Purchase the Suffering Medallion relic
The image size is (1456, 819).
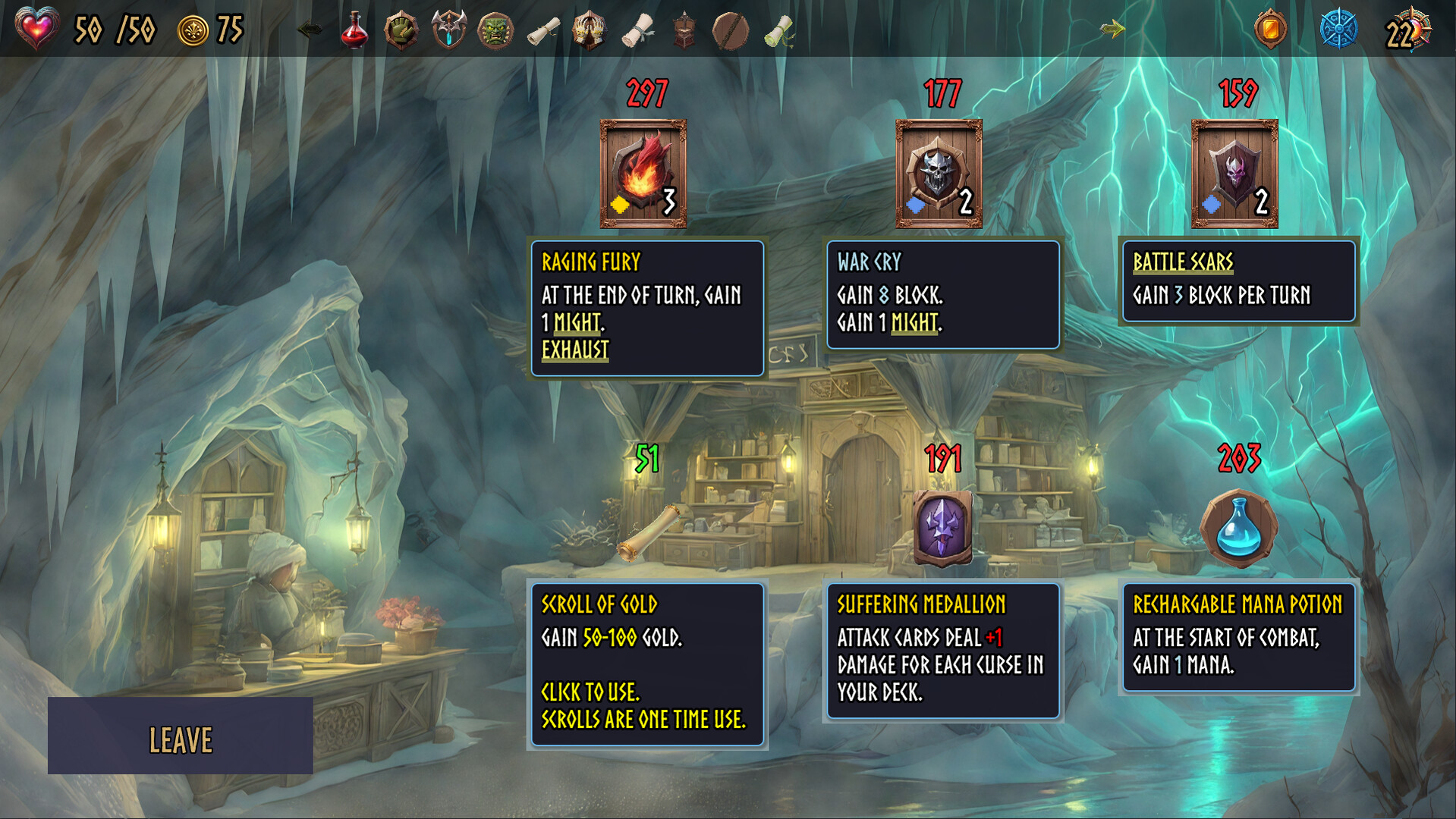point(942,528)
